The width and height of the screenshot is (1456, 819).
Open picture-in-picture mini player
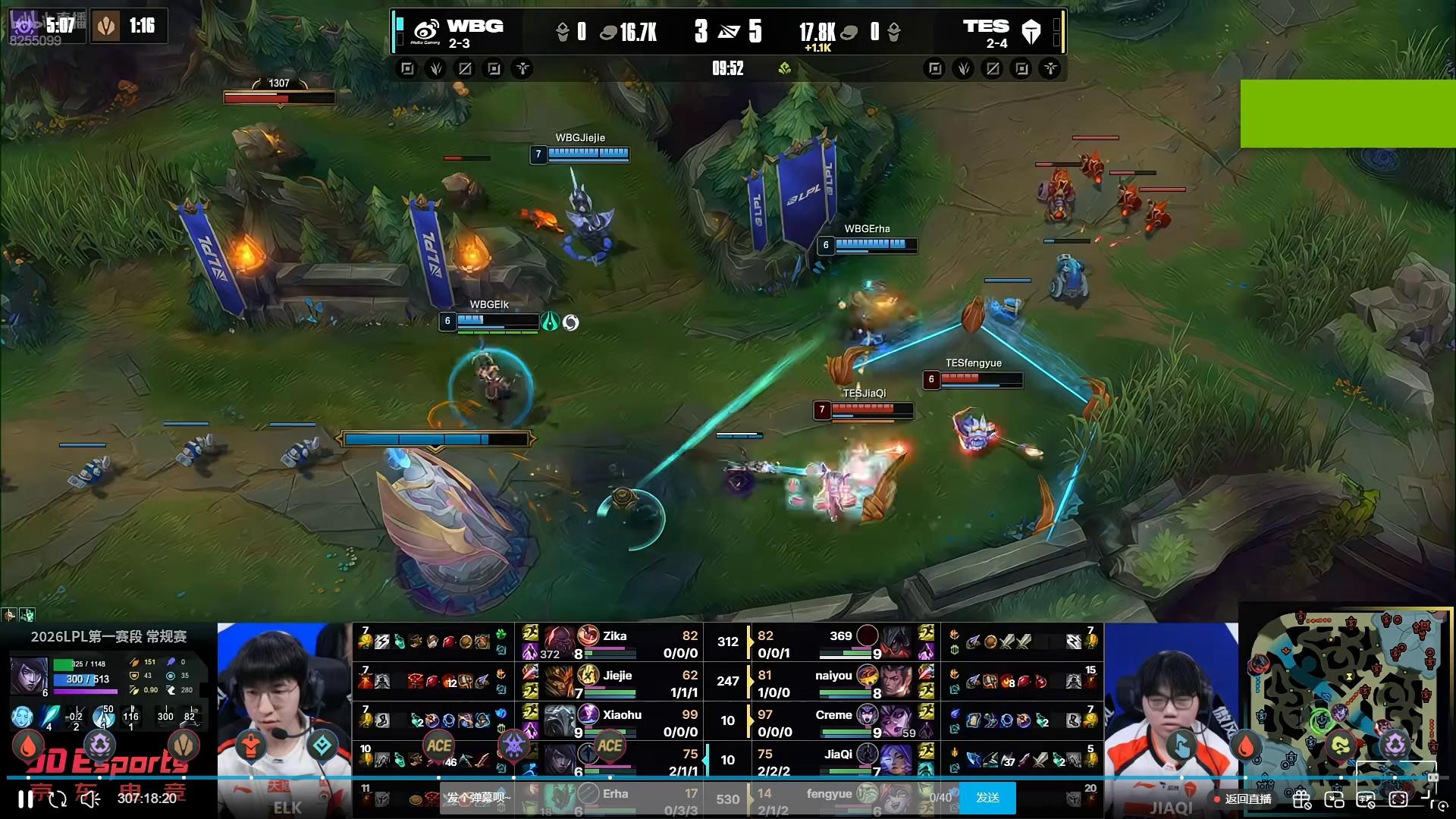pyautogui.click(x=1334, y=799)
